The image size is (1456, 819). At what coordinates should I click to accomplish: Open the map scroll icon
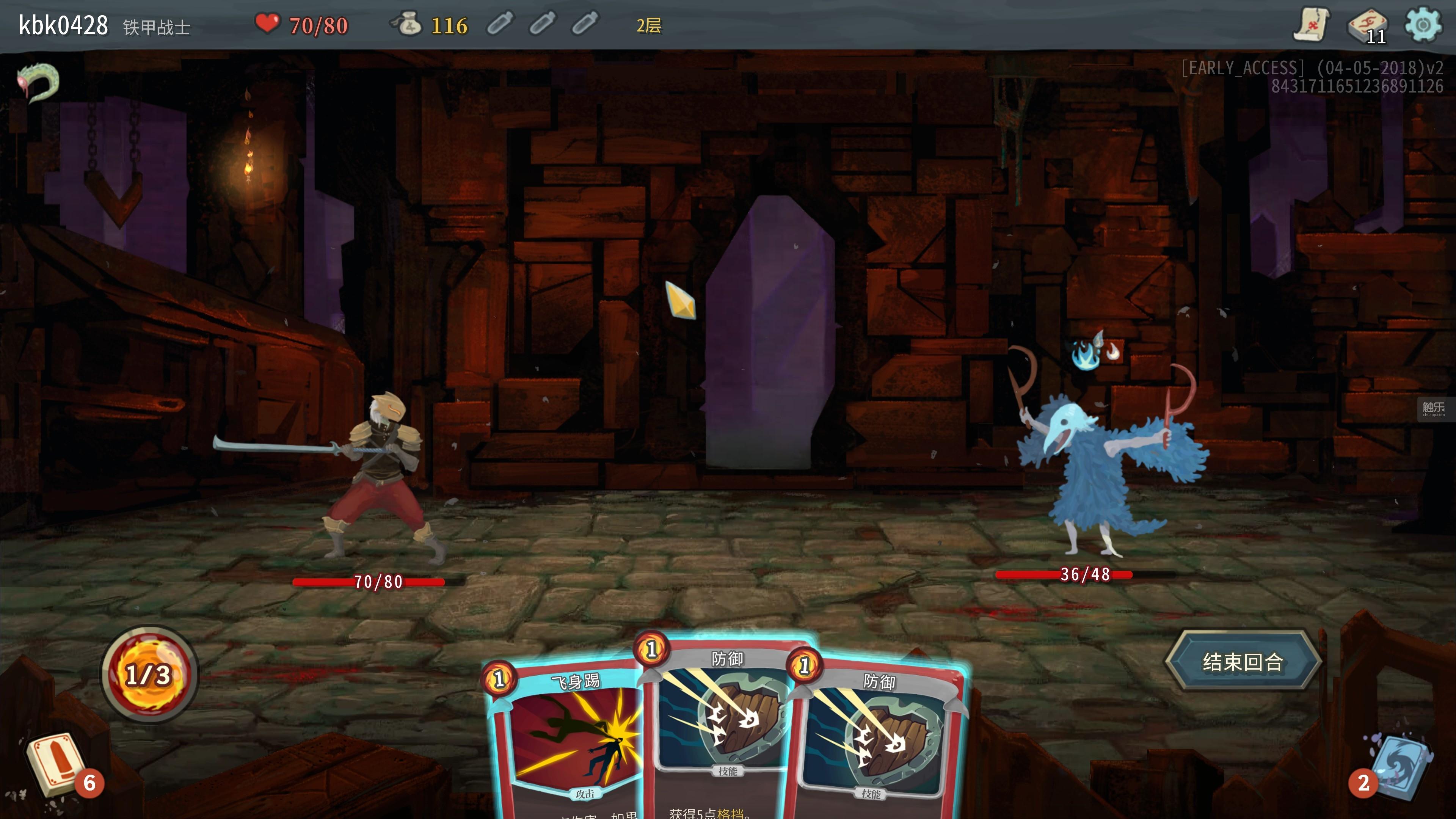(1311, 25)
